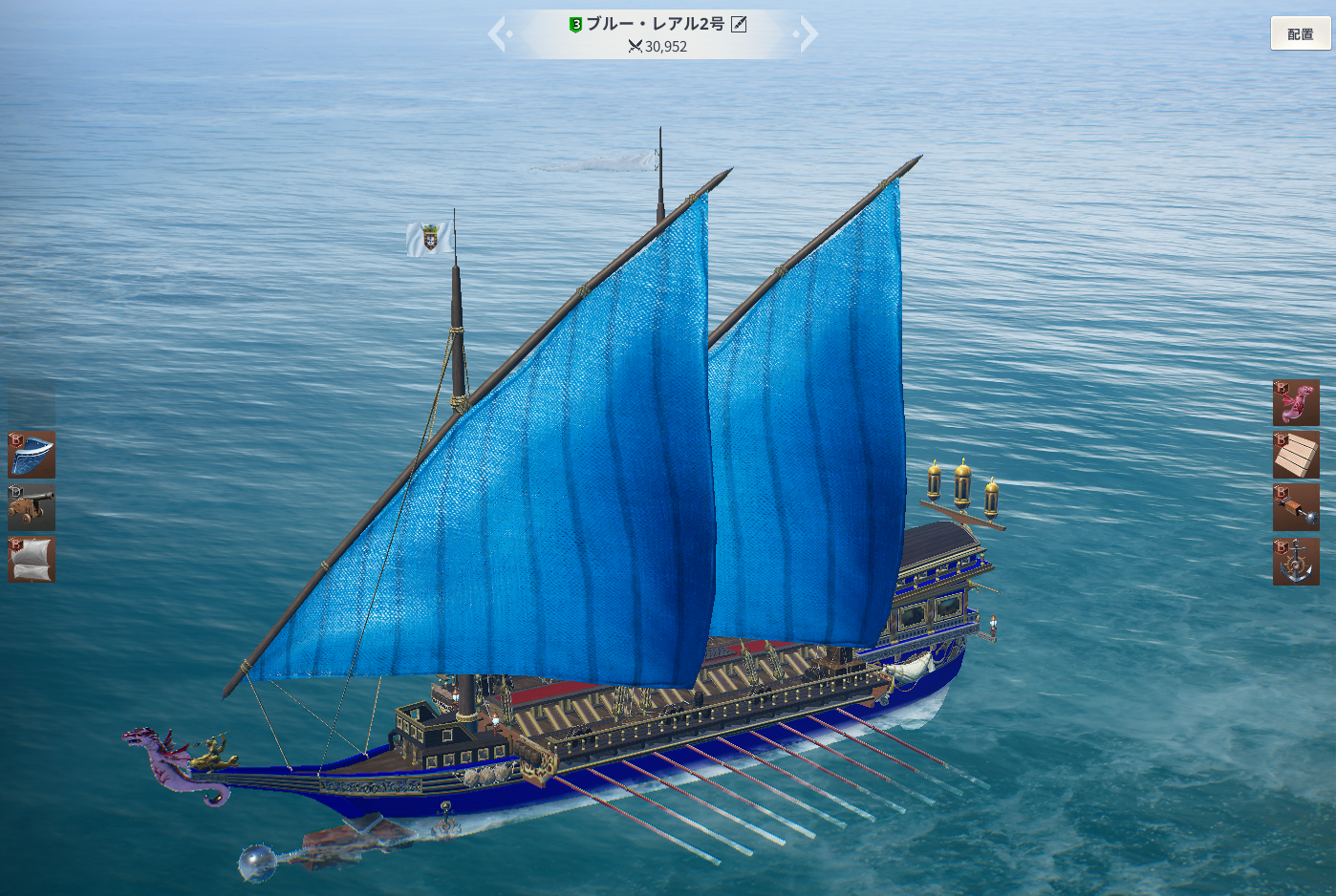Viewport: 1336px width, 896px height.
Task: Select the blue hull armor plate slot
Action: click(32, 454)
